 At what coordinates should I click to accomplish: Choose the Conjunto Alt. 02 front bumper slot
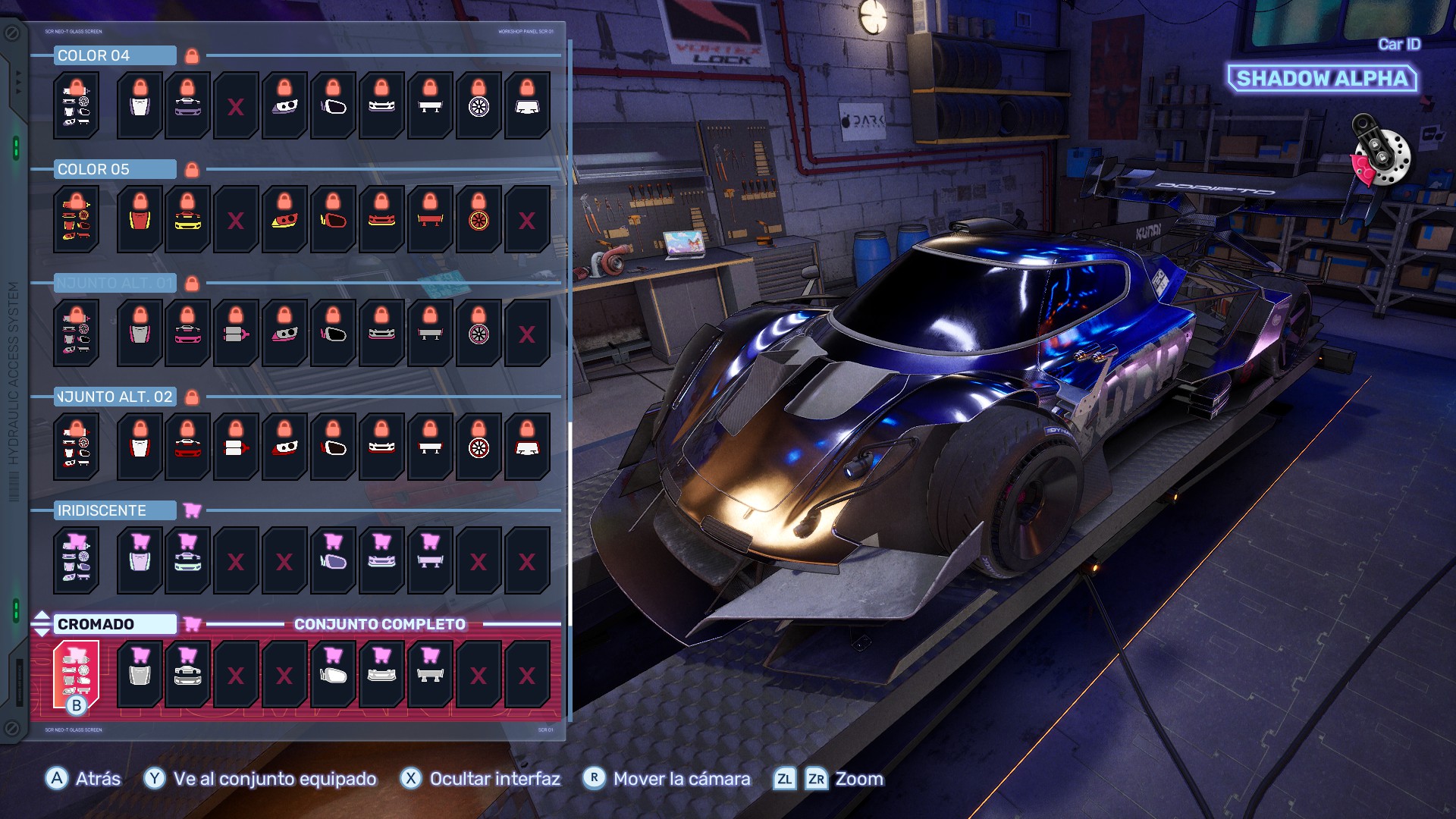[381, 447]
